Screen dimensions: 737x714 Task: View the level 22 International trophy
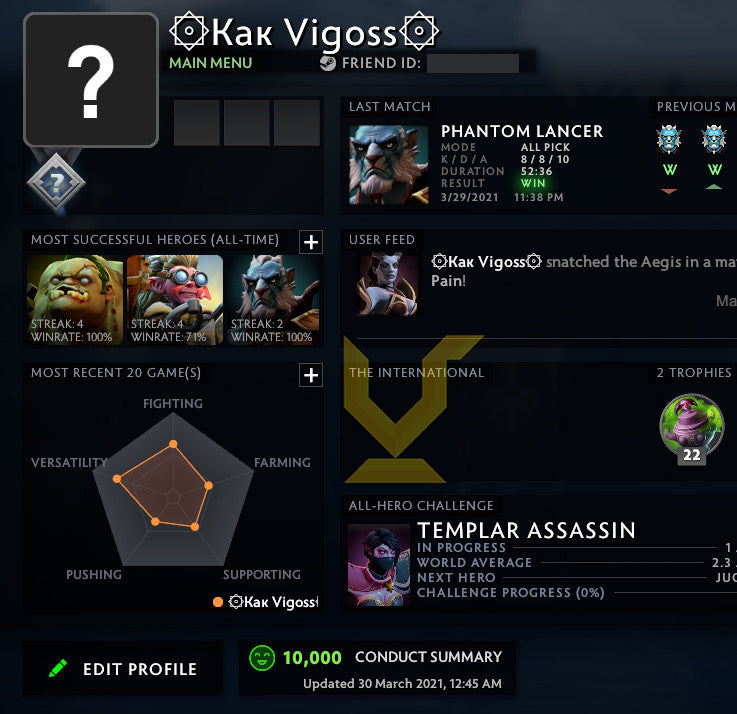(x=691, y=428)
